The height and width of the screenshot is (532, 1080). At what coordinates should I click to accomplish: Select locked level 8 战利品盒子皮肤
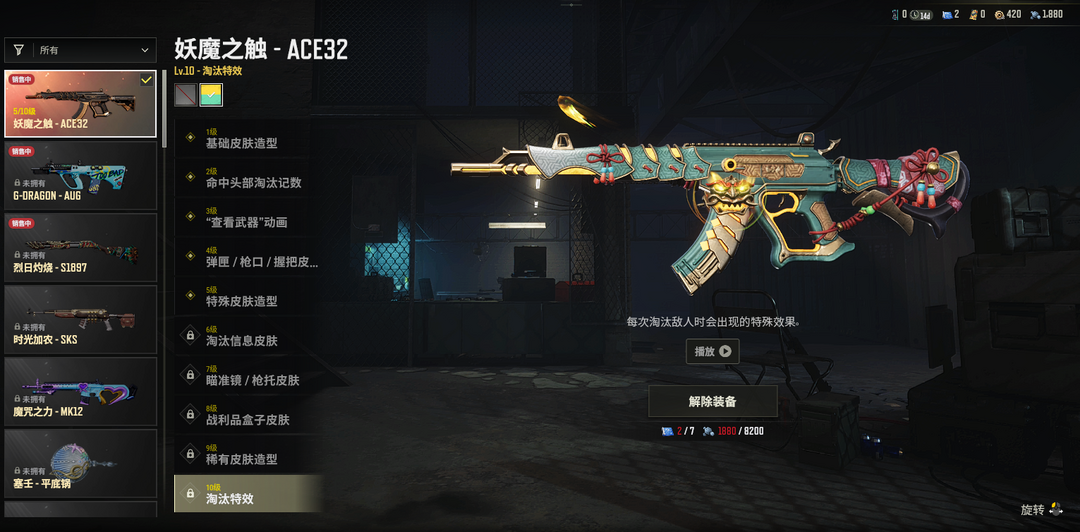(x=248, y=415)
